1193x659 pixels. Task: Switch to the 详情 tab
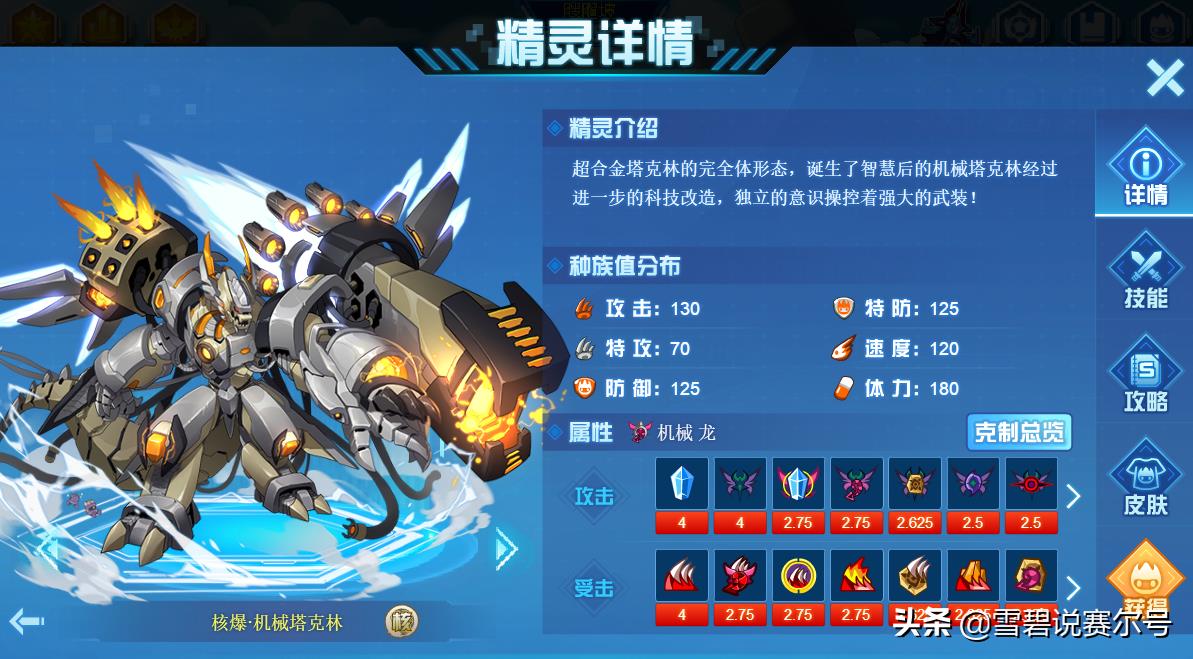[1145, 170]
